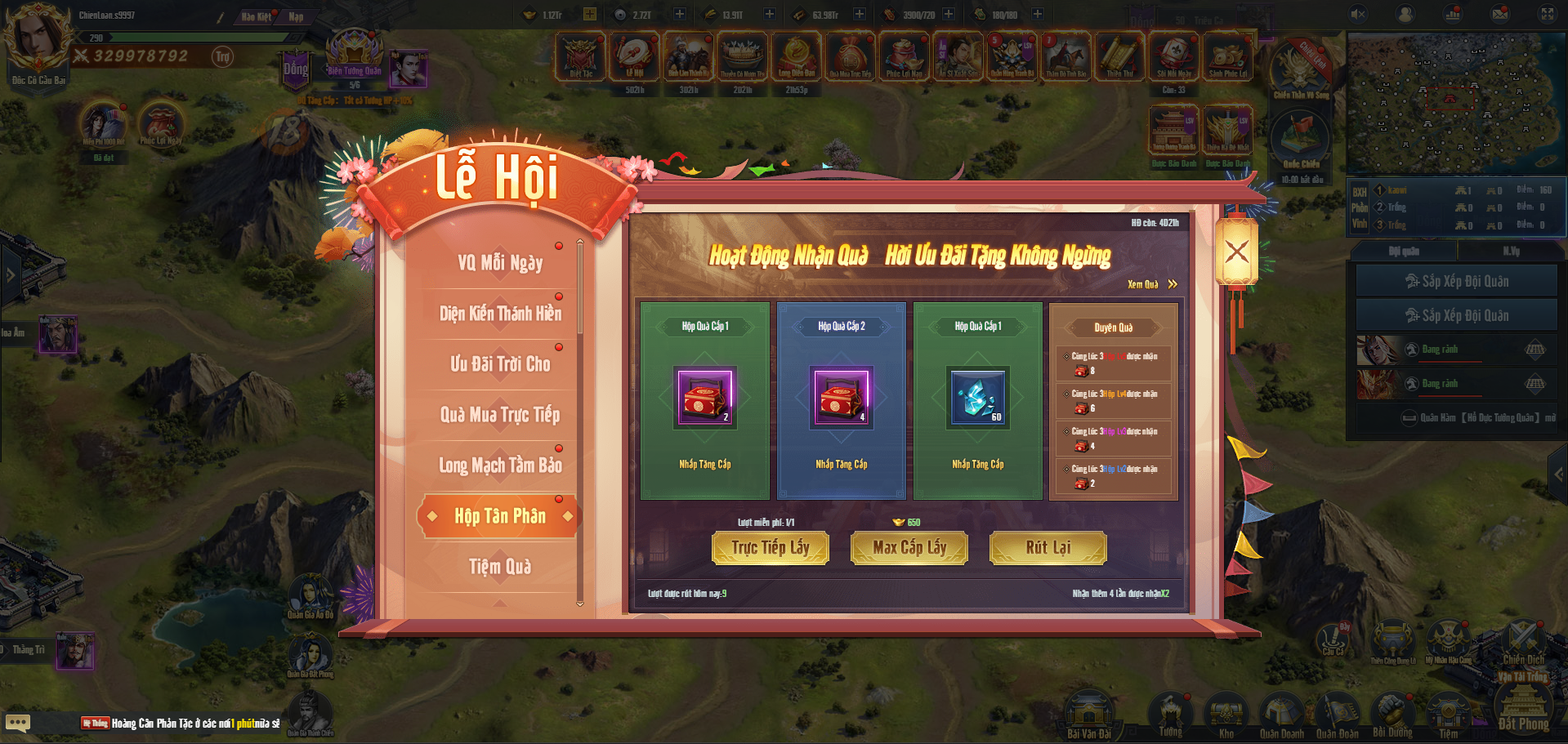Choose the Max Cấp Lấy button

(909, 548)
